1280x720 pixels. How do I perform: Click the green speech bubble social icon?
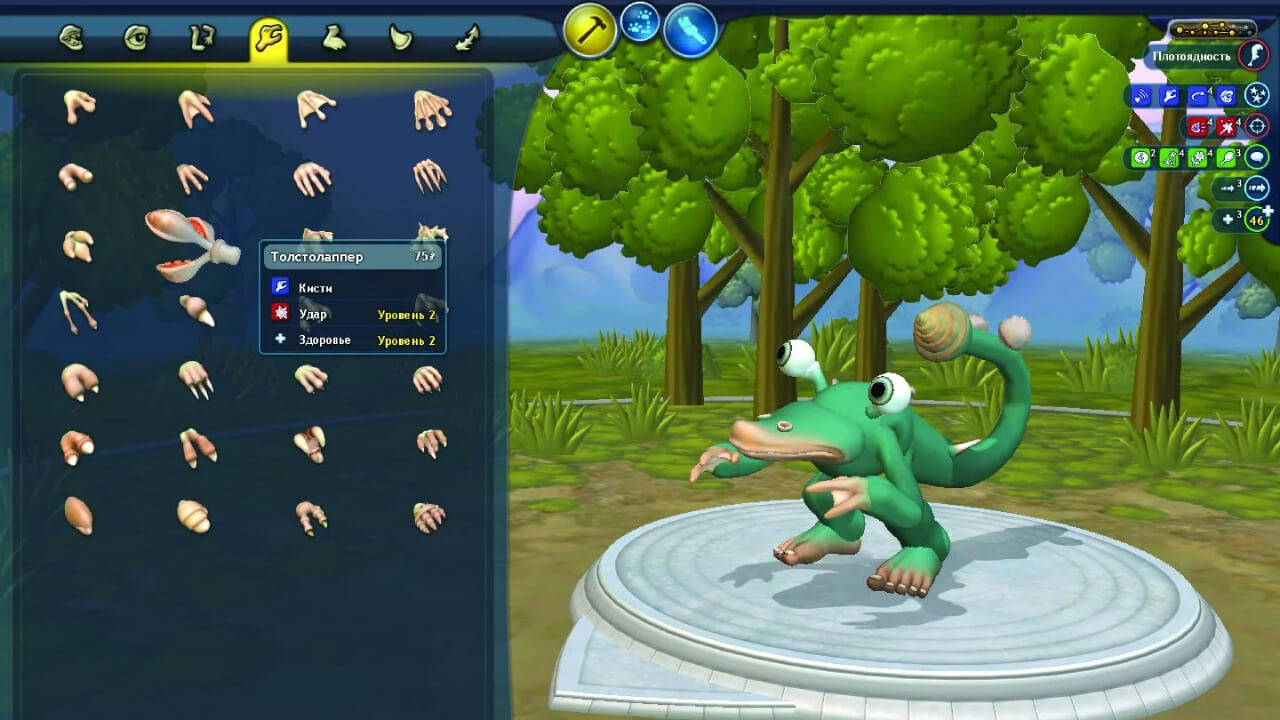tap(1256, 157)
